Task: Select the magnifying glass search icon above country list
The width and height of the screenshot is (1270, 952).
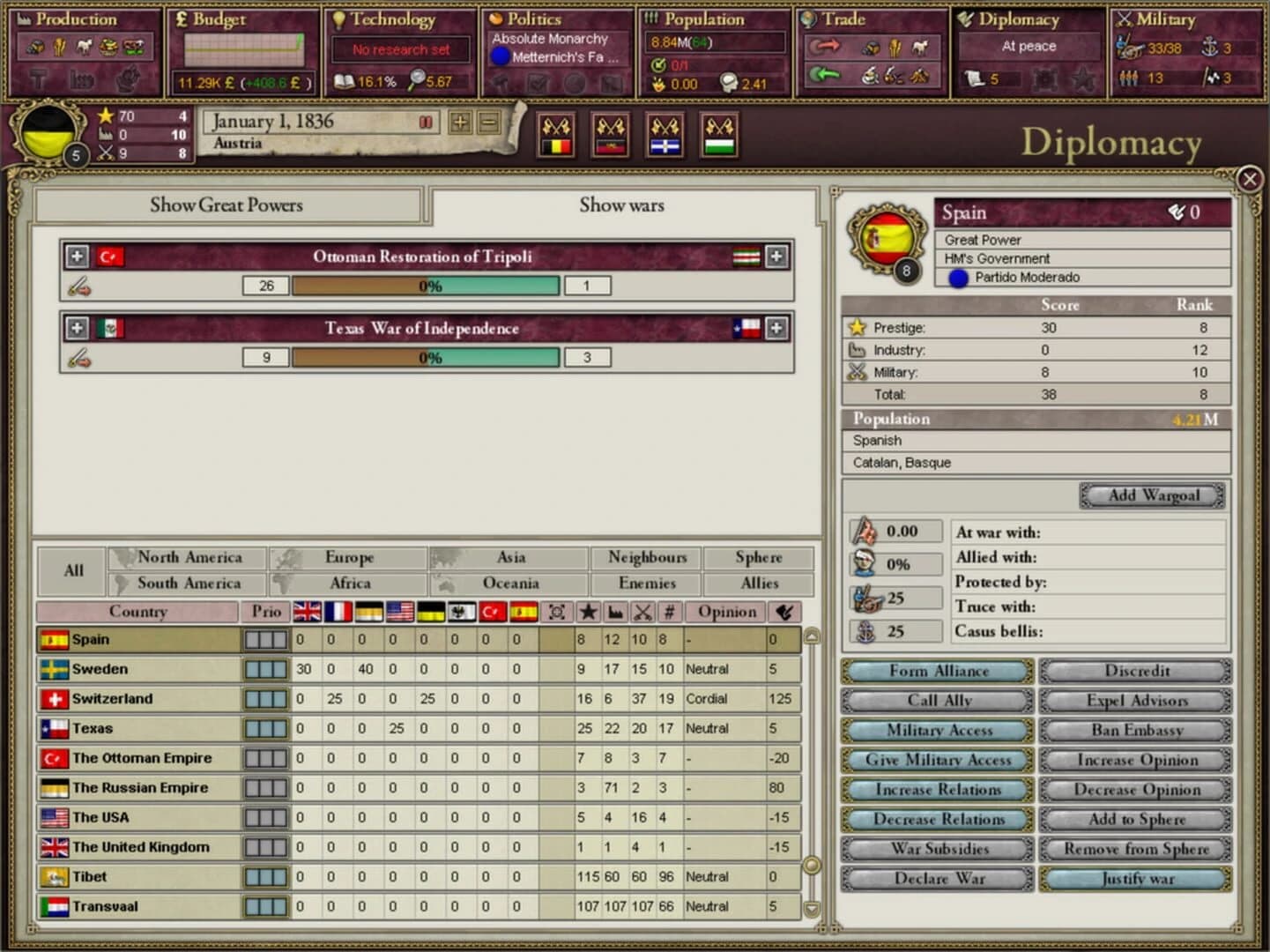Action: 555,611
